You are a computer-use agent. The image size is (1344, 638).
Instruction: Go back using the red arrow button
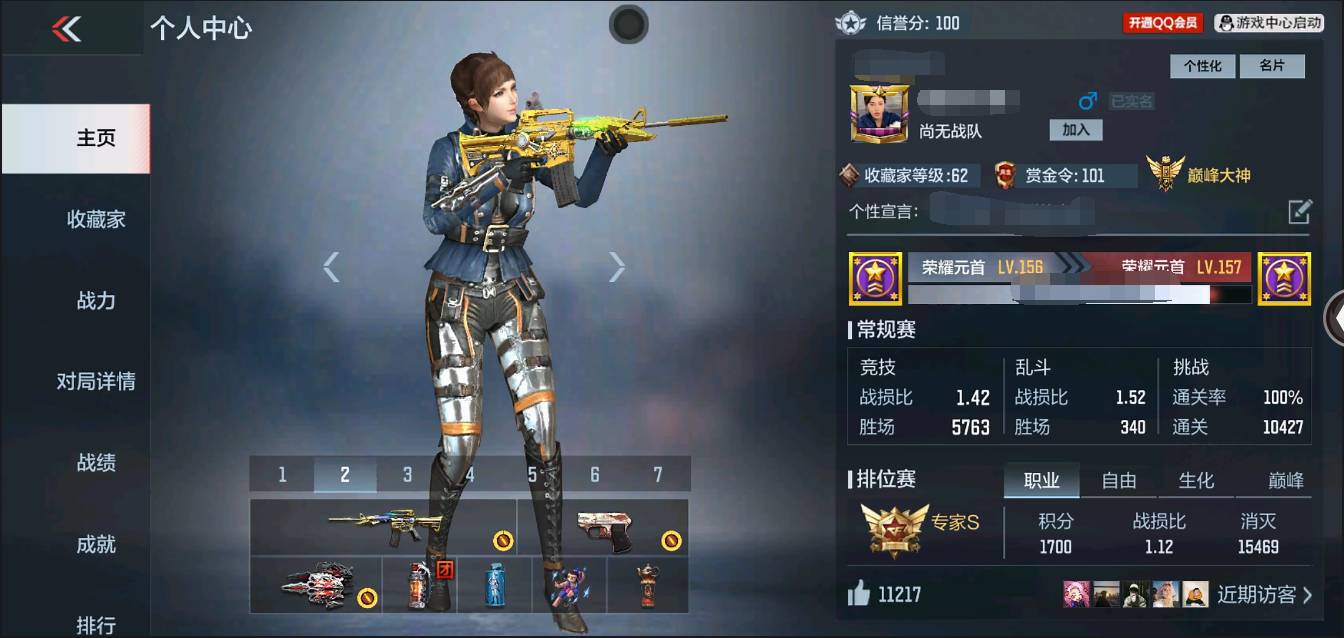click(67, 29)
